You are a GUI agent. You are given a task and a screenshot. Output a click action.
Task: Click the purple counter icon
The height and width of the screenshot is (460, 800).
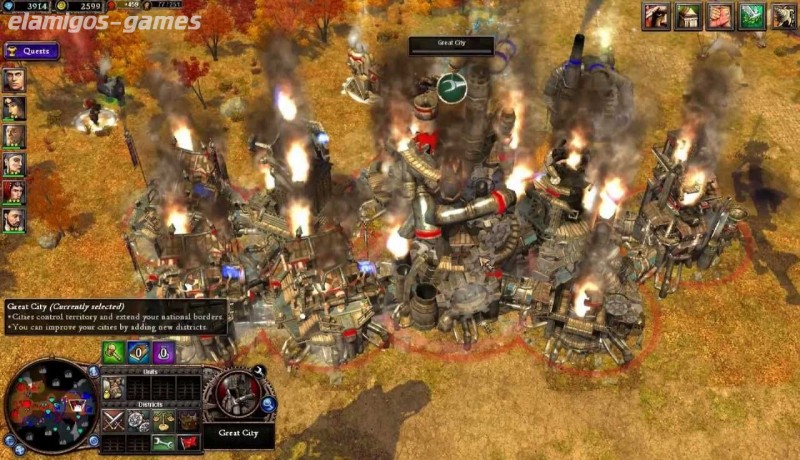click(x=163, y=352)
